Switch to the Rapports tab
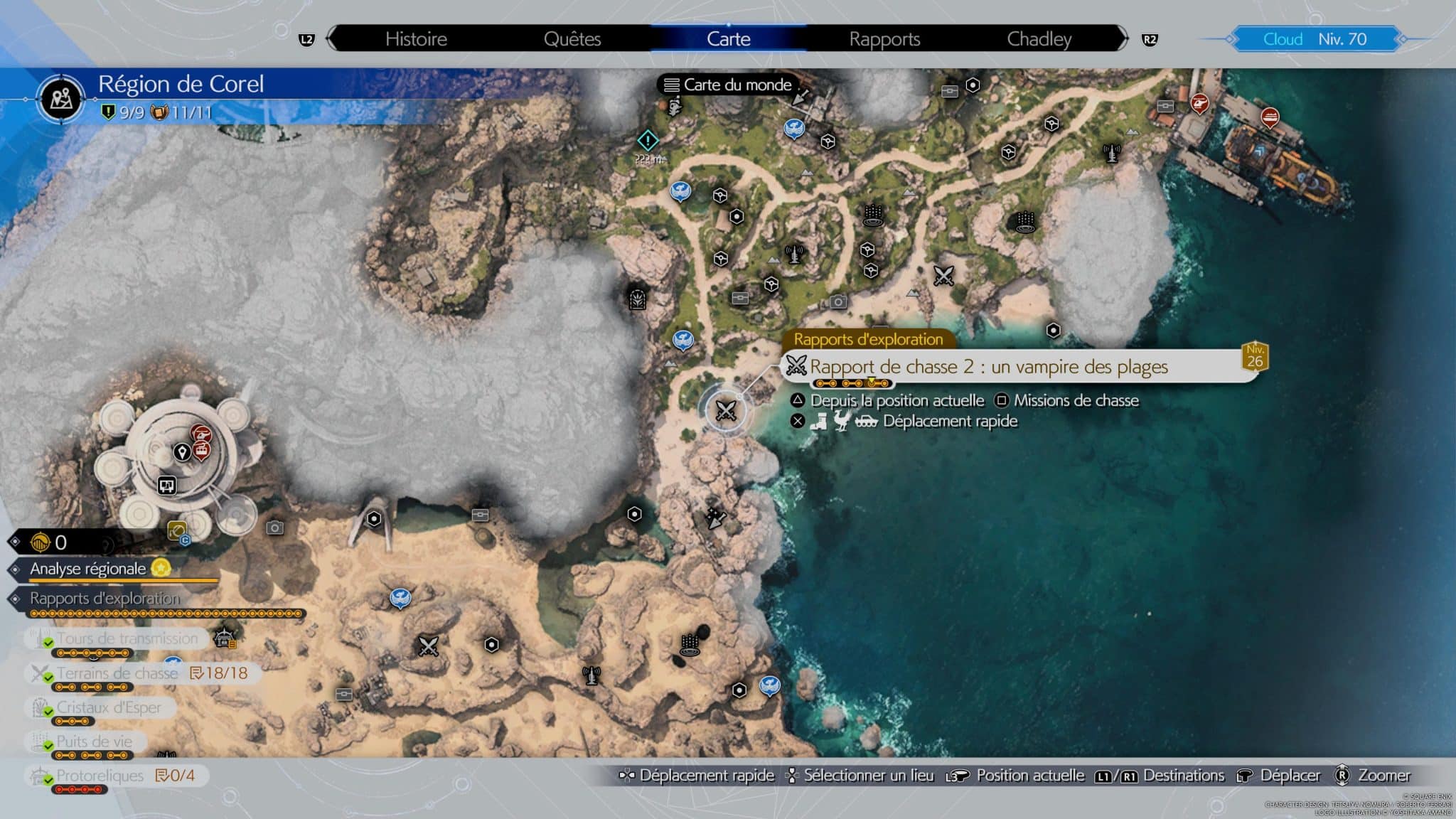 (x=884, y=39)
